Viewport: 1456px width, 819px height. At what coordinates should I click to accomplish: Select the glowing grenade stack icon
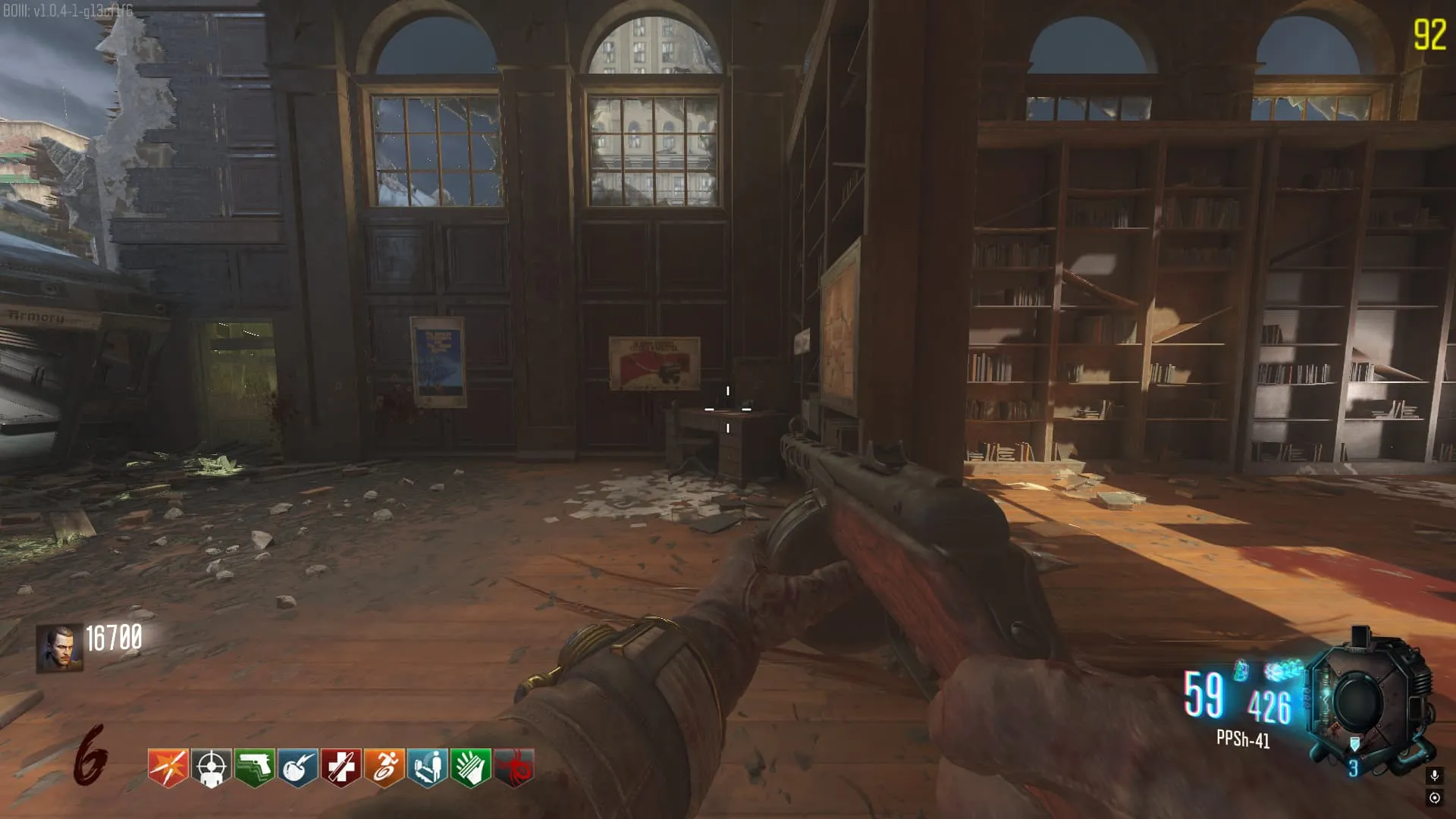point(1283,670)
